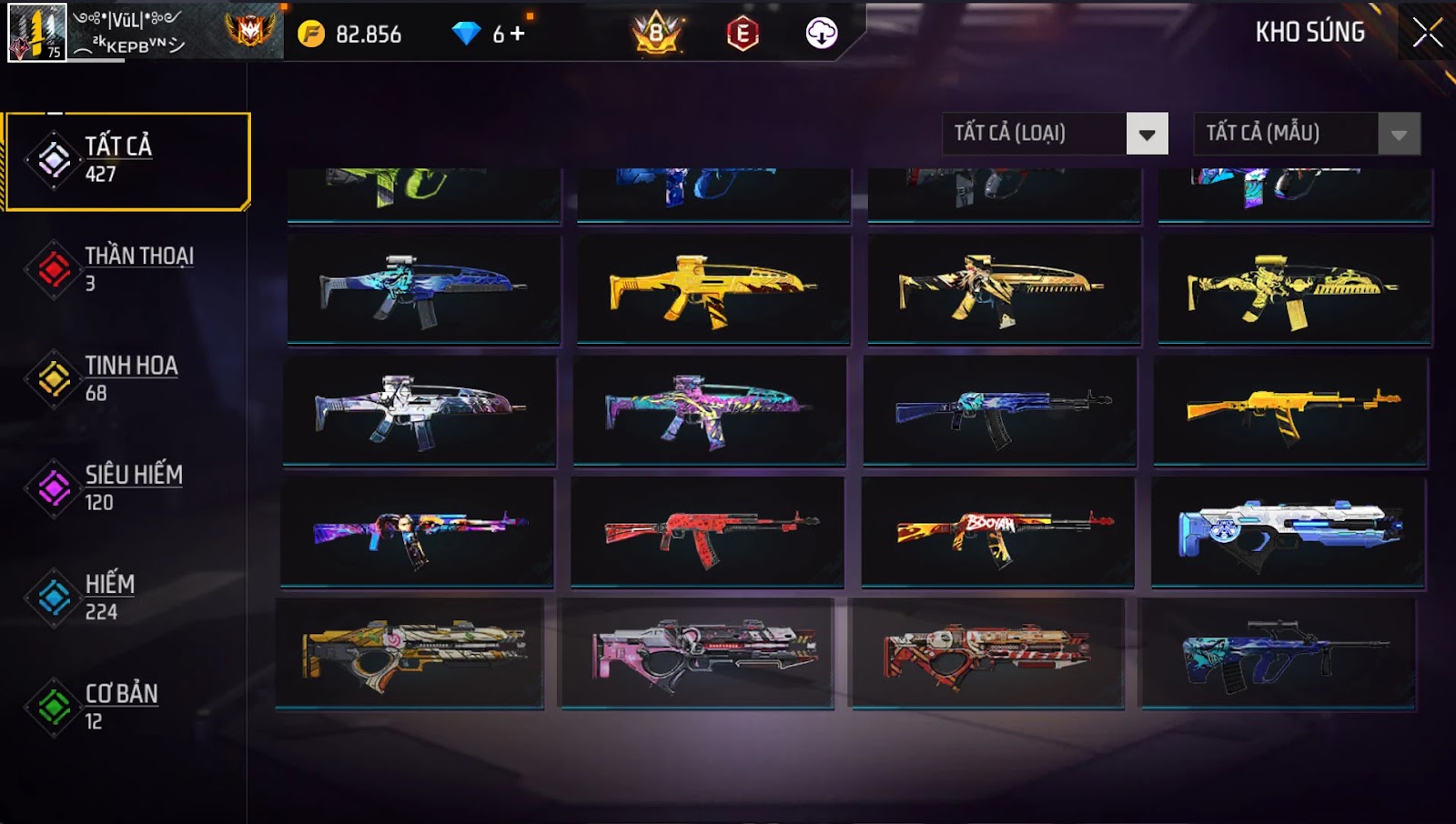Viewport: 1456px width, 824px height.
Task: Expand the Tất Cả (Mẫu) dropdown
Action: point(1399,135)
